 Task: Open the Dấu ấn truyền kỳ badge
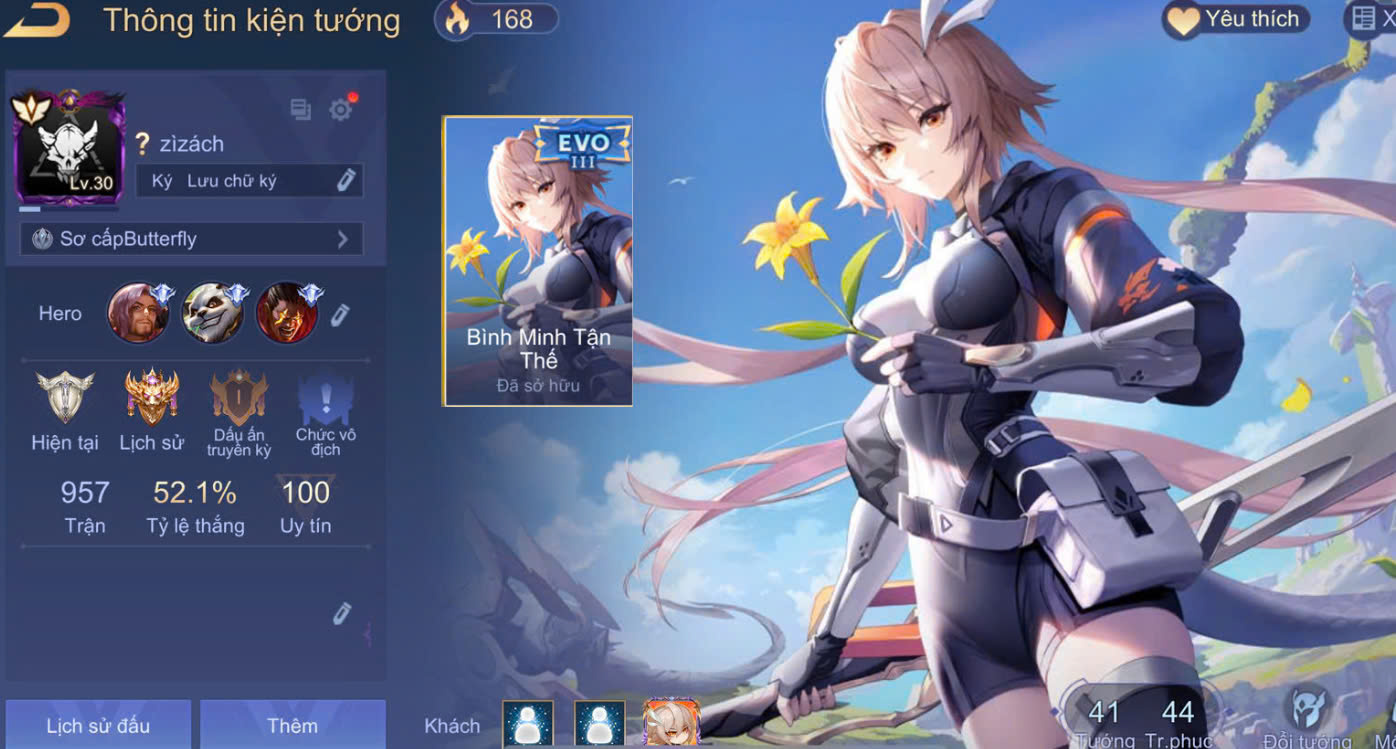[x=239, y=398]
